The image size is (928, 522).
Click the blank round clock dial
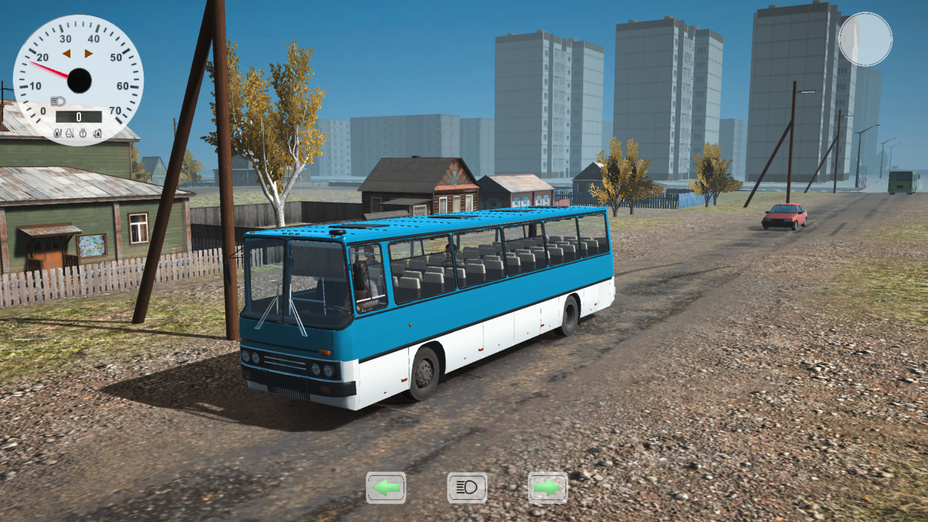click(x=865, y=39)
